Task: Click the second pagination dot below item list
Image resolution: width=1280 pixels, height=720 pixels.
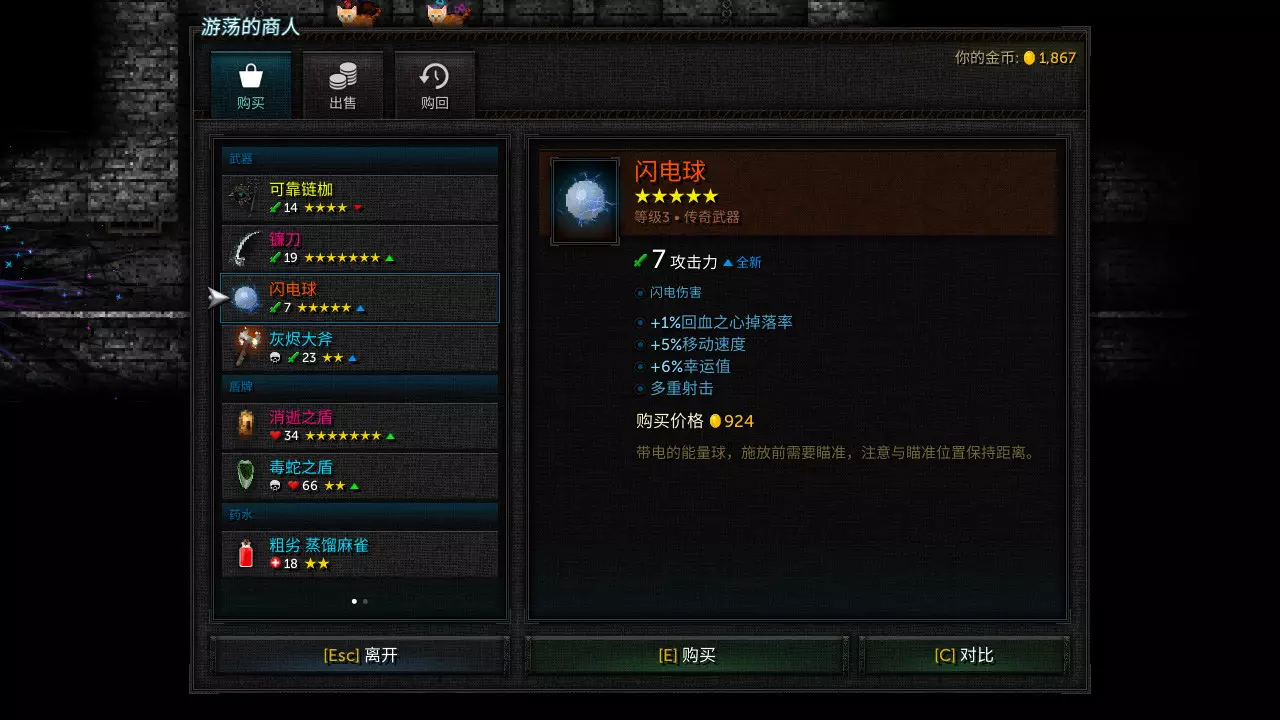Action: click(x=365, y=601)
